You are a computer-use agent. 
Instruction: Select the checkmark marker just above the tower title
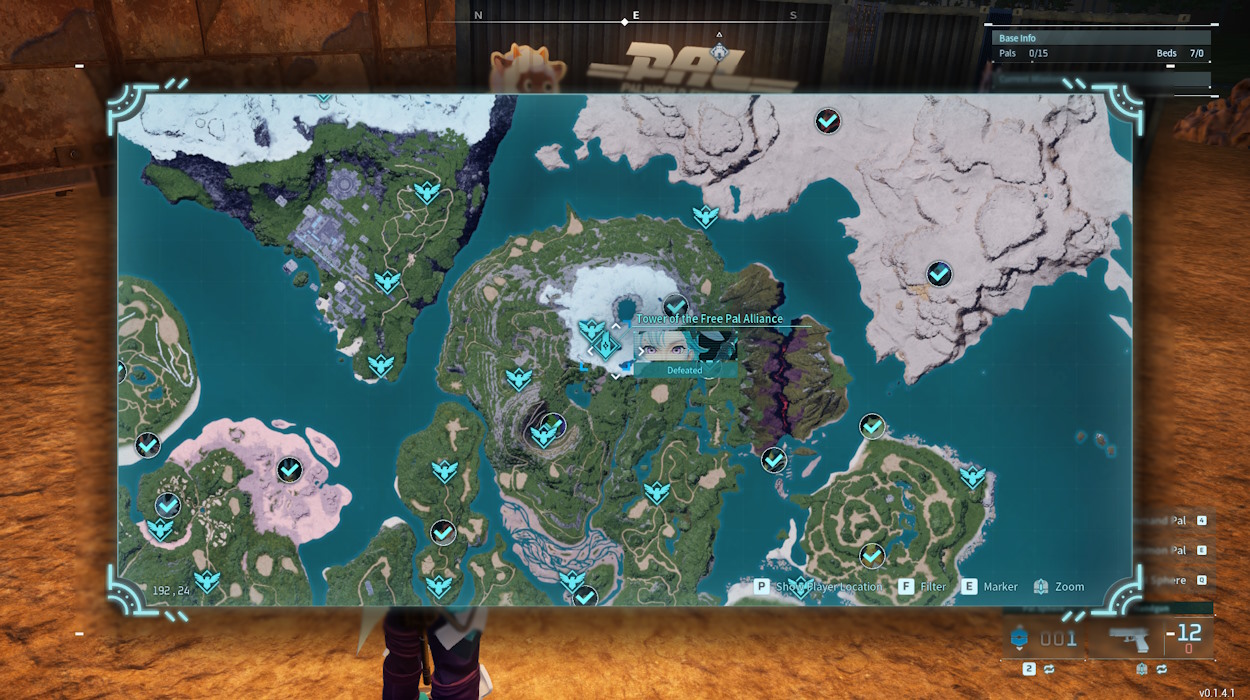[676, 306]
